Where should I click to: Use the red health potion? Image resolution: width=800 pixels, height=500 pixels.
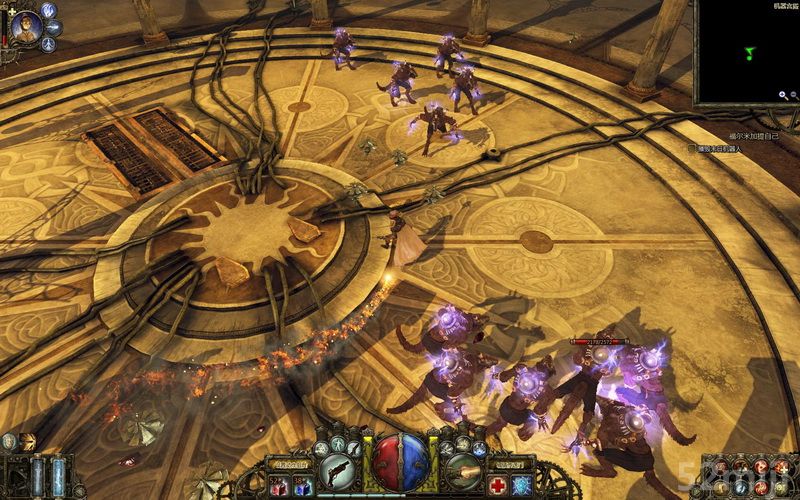click(x=278, y=485)
